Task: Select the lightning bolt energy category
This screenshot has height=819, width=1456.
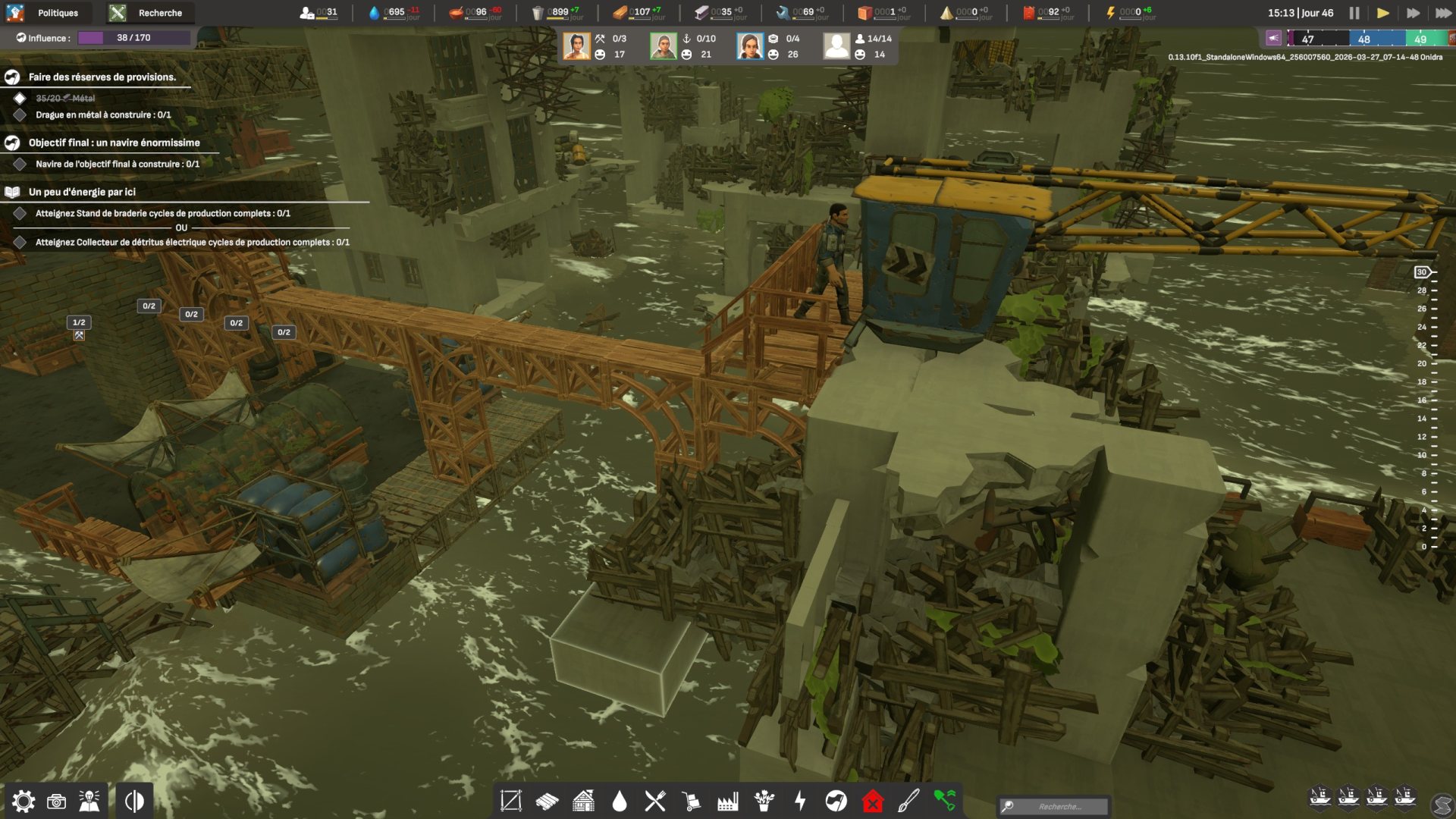Action: 800,801
